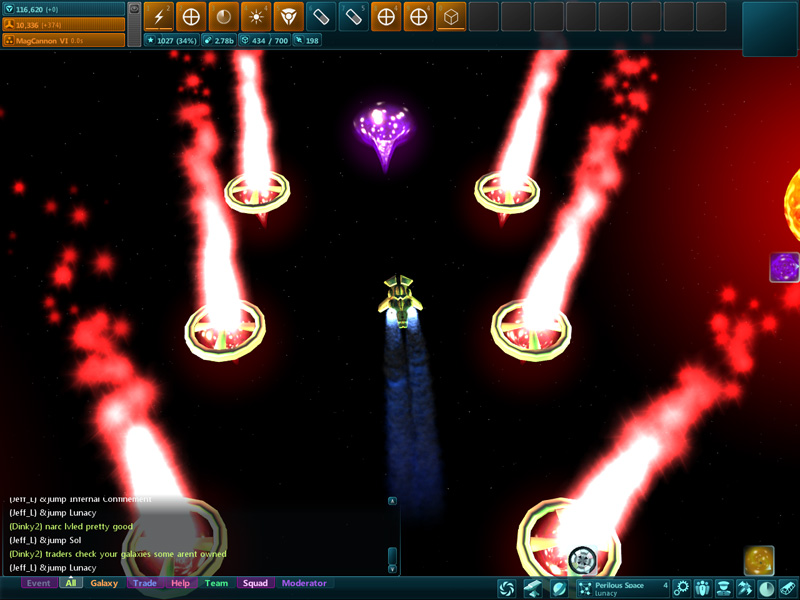
Task: Open the Squad chat tab
Action: click(255, 583)
